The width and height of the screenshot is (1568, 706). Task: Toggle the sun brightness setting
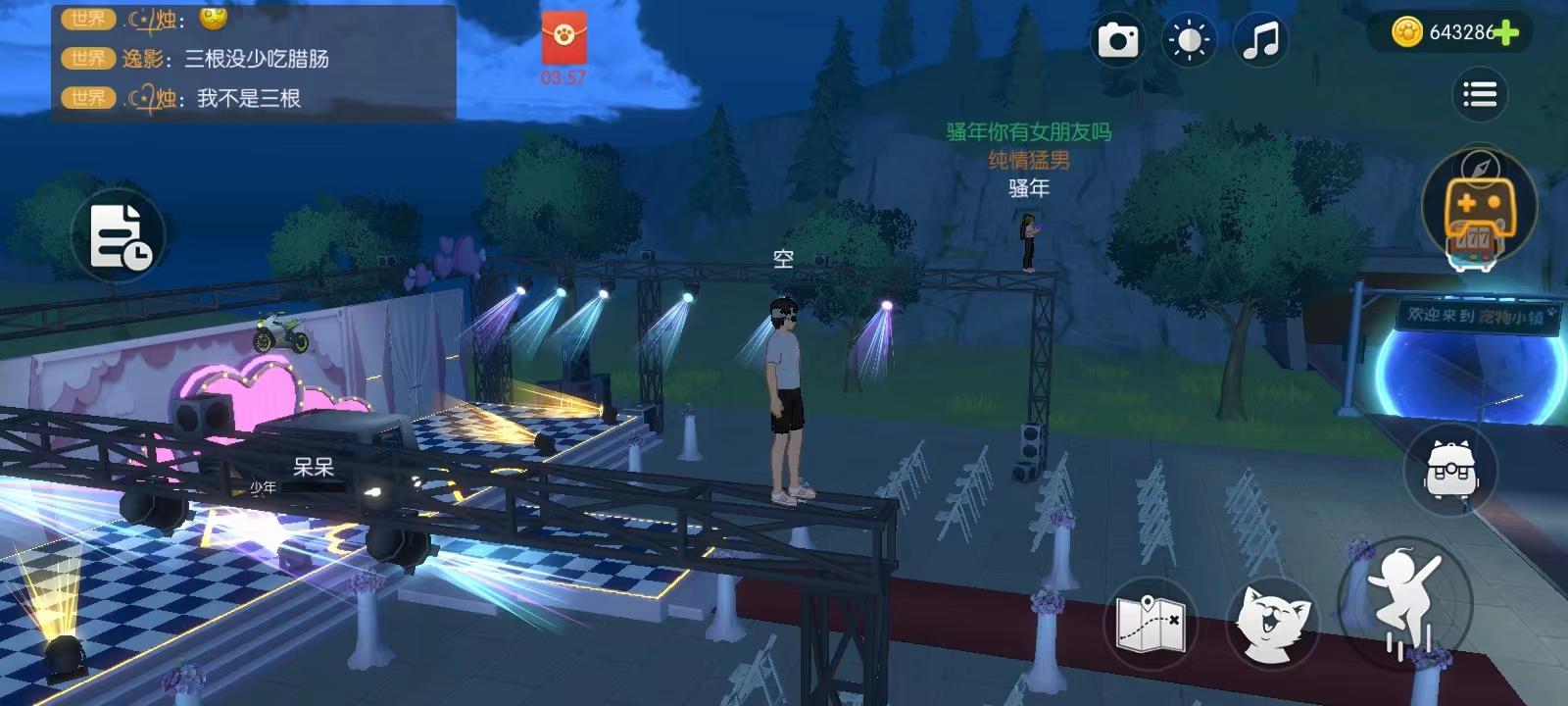[x=1189, y=40]
